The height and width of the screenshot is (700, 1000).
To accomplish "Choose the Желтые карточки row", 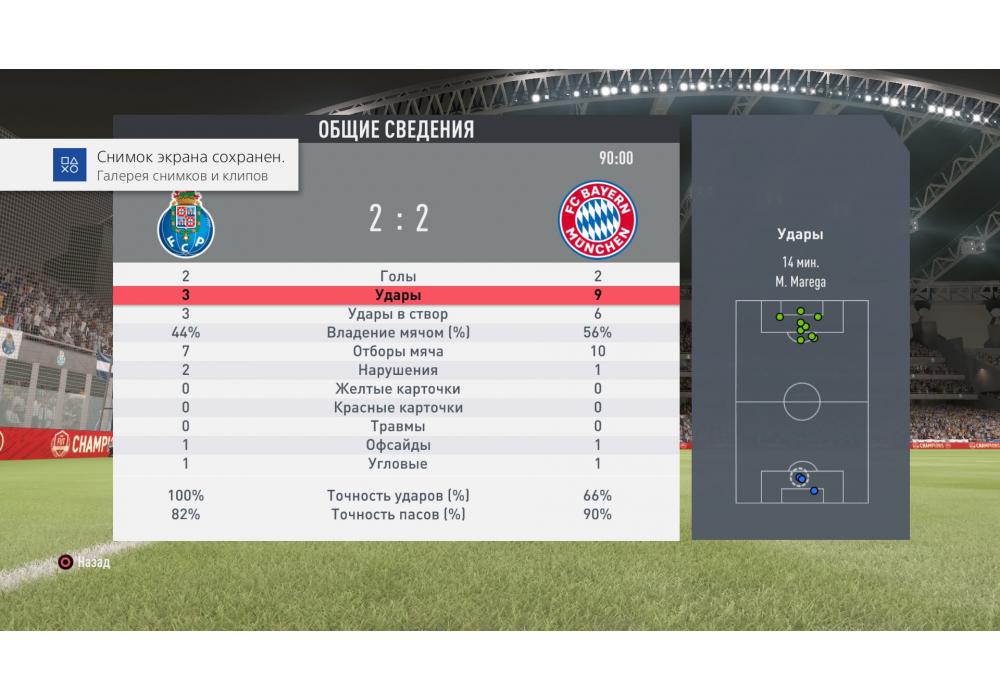I will (x=398, y=389).
